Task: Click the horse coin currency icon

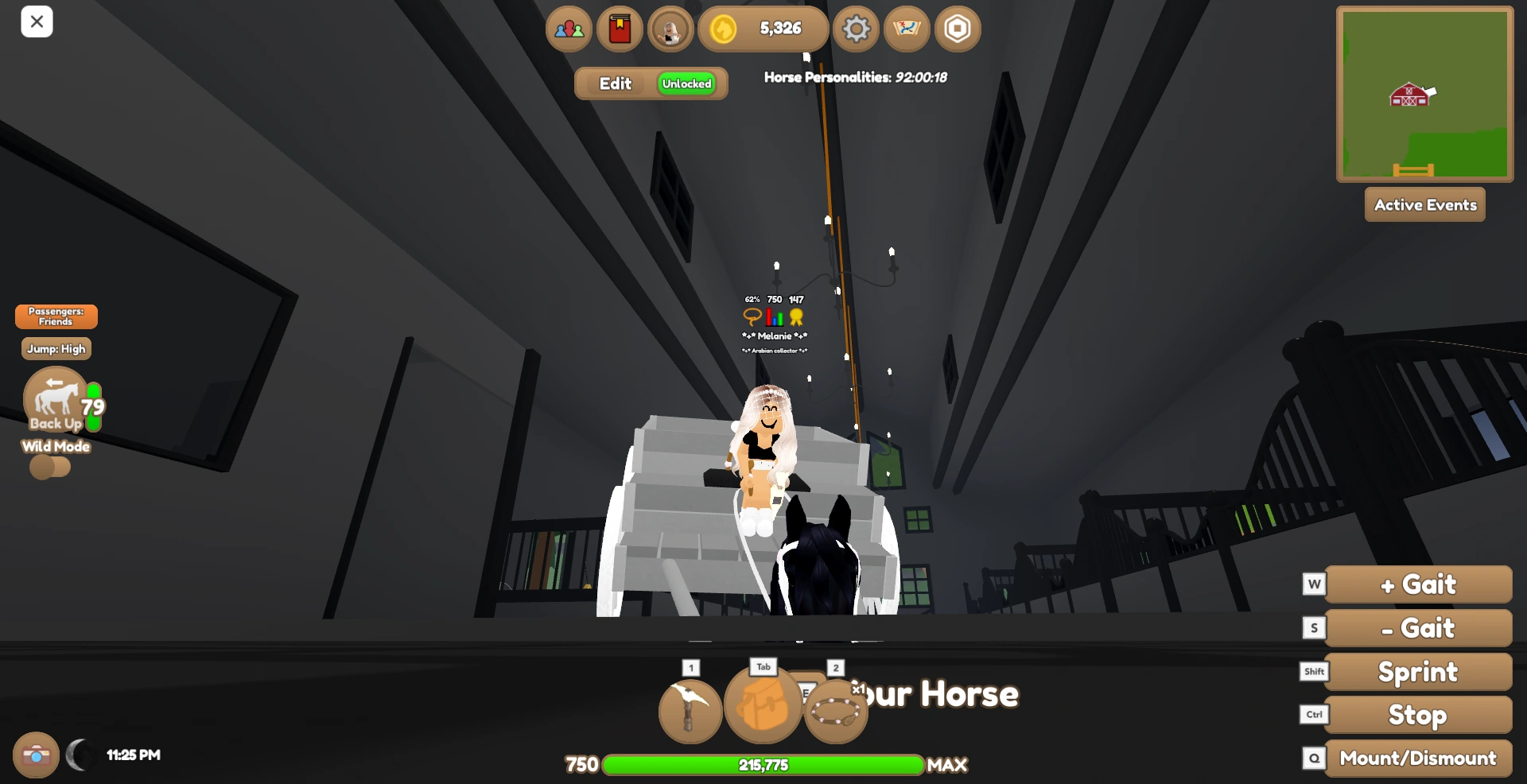Action: click(x=724, y=29)
